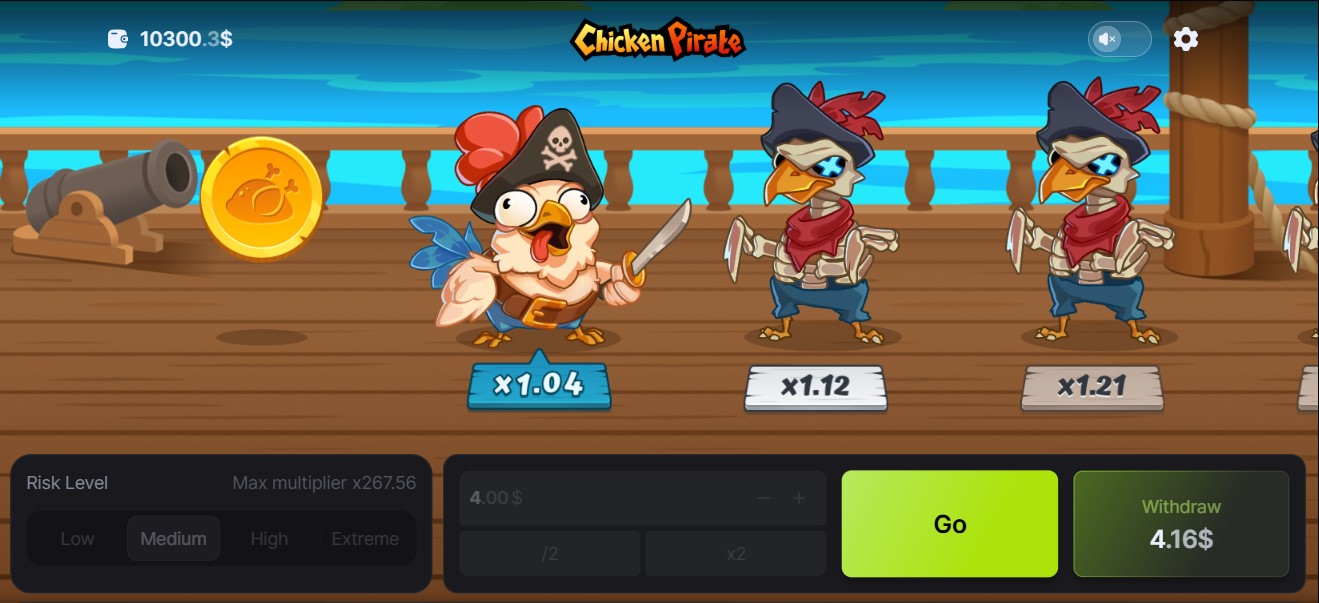Increase bet with the plus stepper
1319x603 pixels.
click(799, 498)
